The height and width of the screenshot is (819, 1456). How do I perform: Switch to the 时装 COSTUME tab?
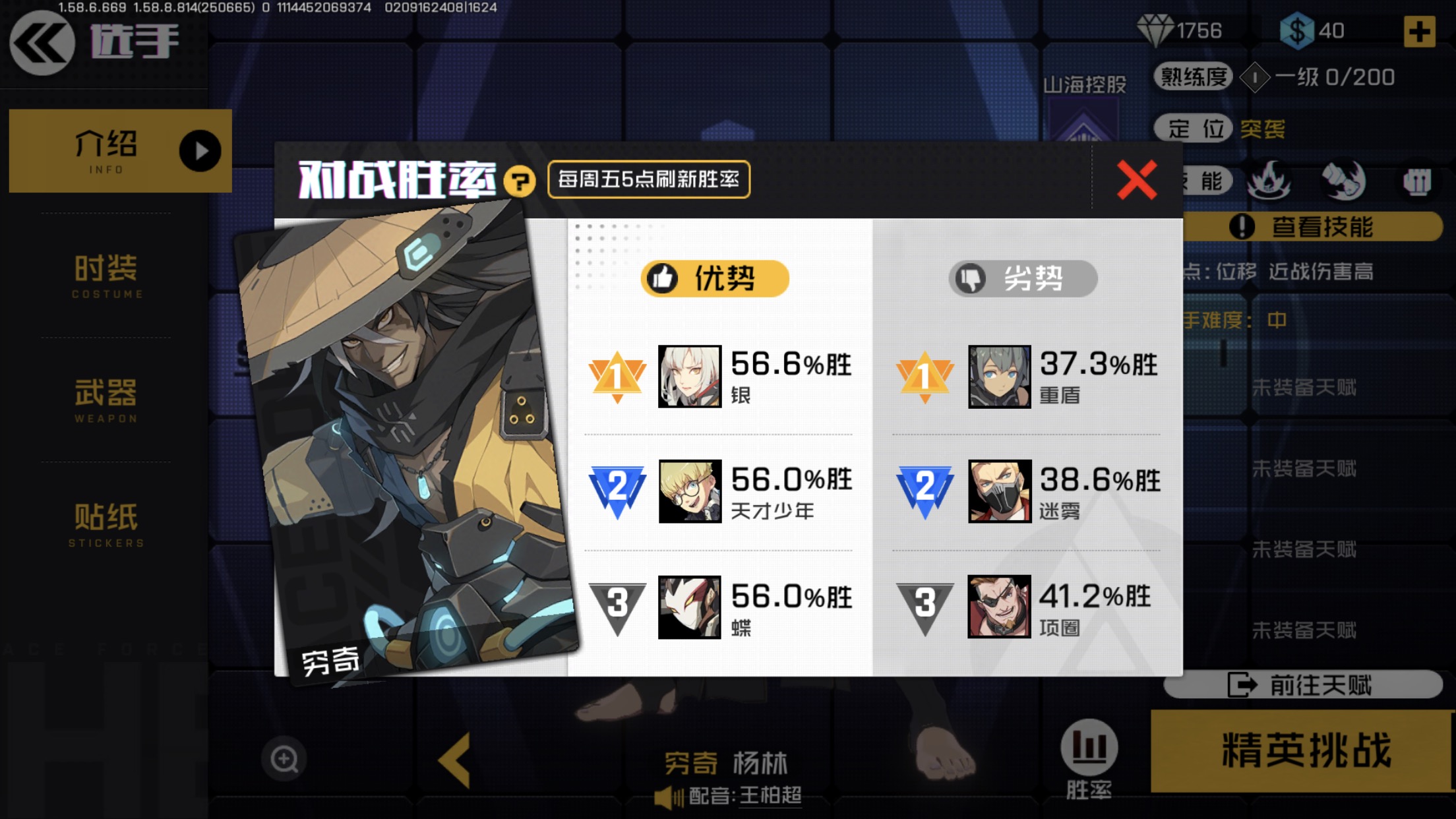pyautogui.click(x=106, y=276)
